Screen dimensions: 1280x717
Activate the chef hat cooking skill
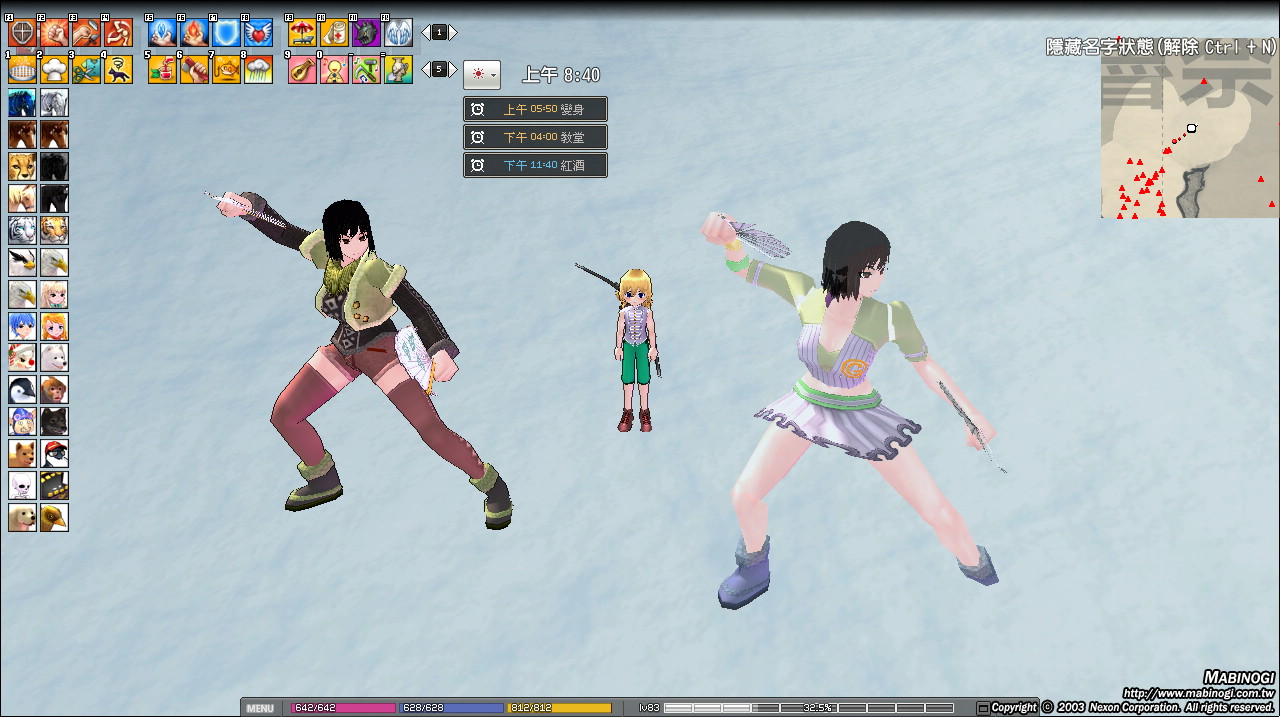(54, 69)
